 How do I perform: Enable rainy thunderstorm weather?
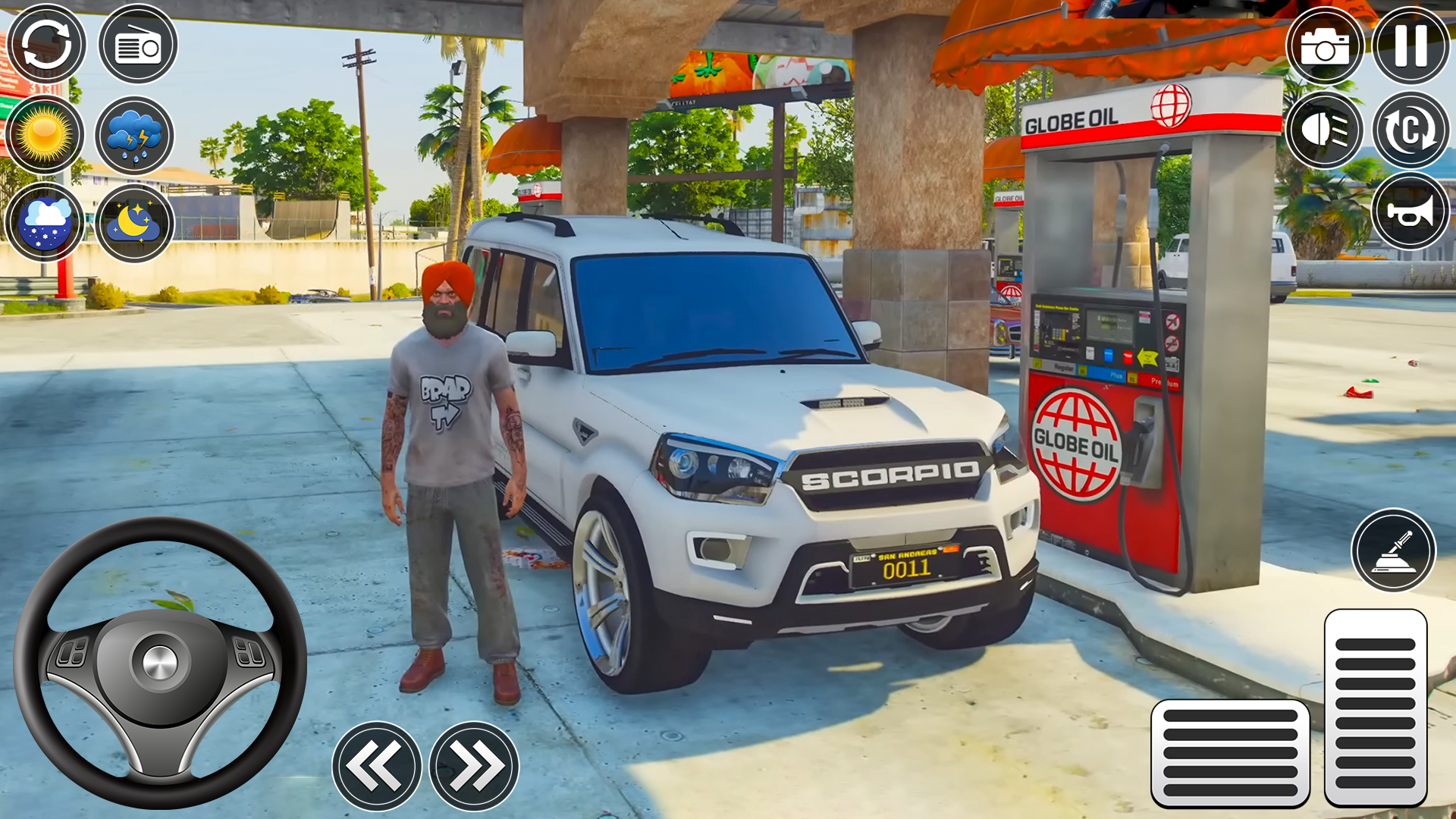(x=135, y=134)
